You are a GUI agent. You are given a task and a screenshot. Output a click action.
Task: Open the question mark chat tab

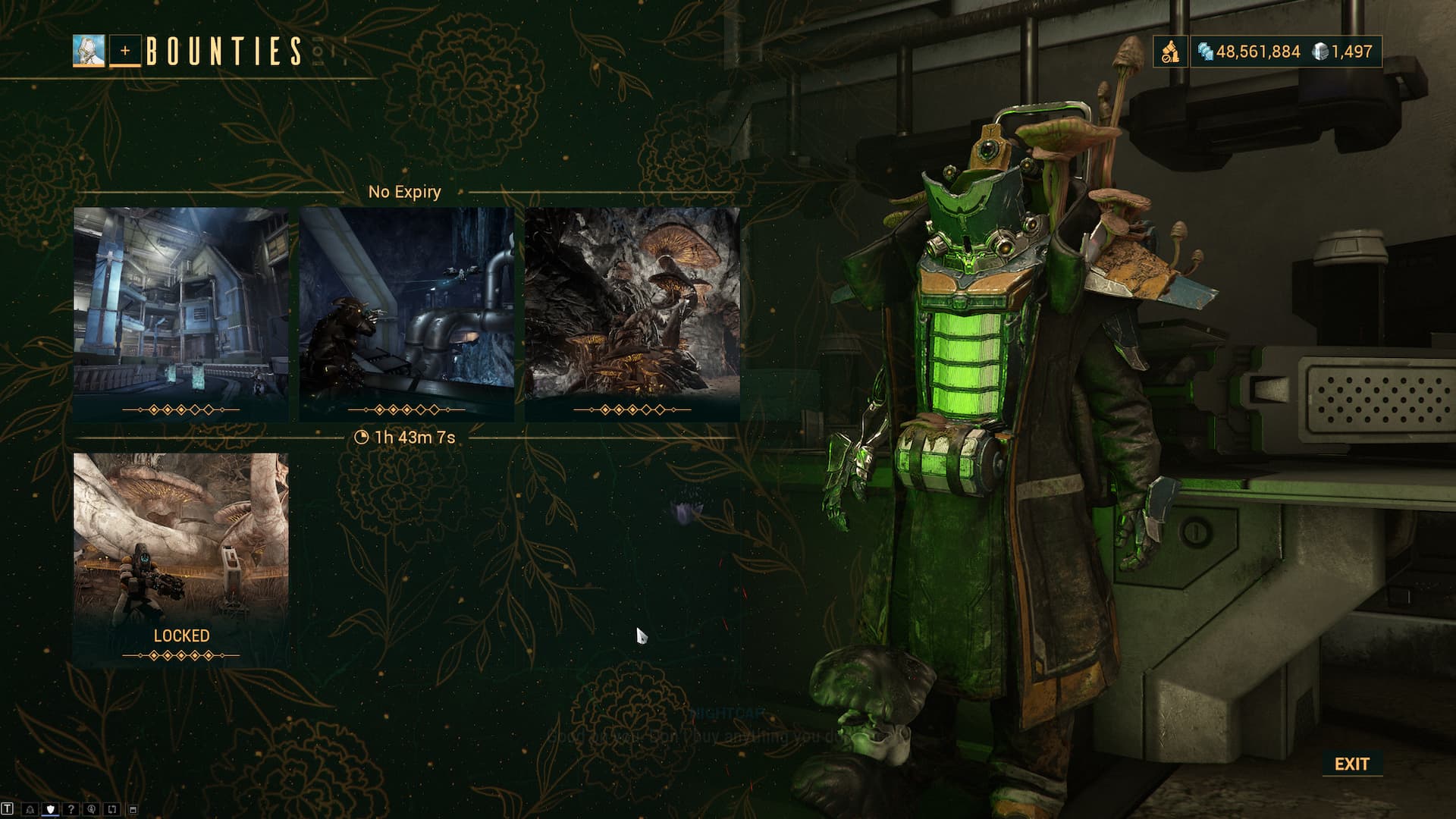(x=71, y=809)
